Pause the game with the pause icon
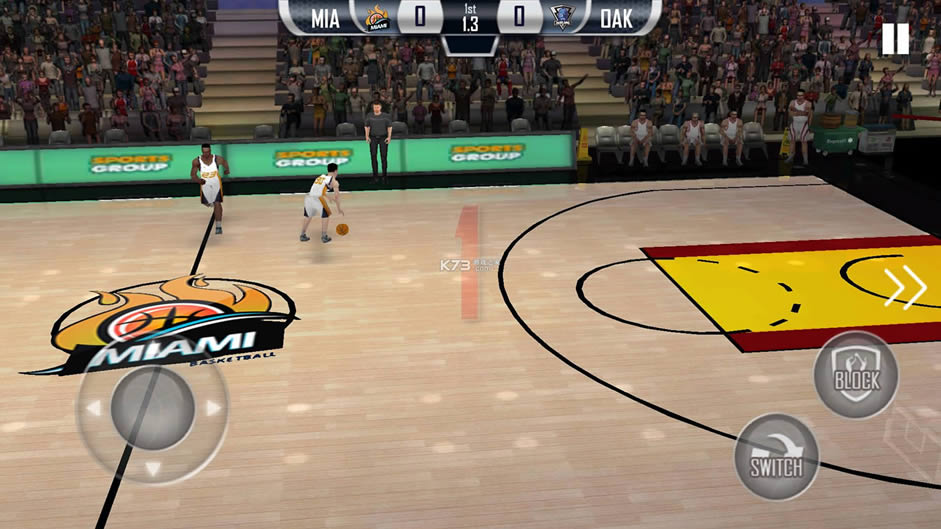Viewport: 941px width, 529px height. [x=895, y=39]
